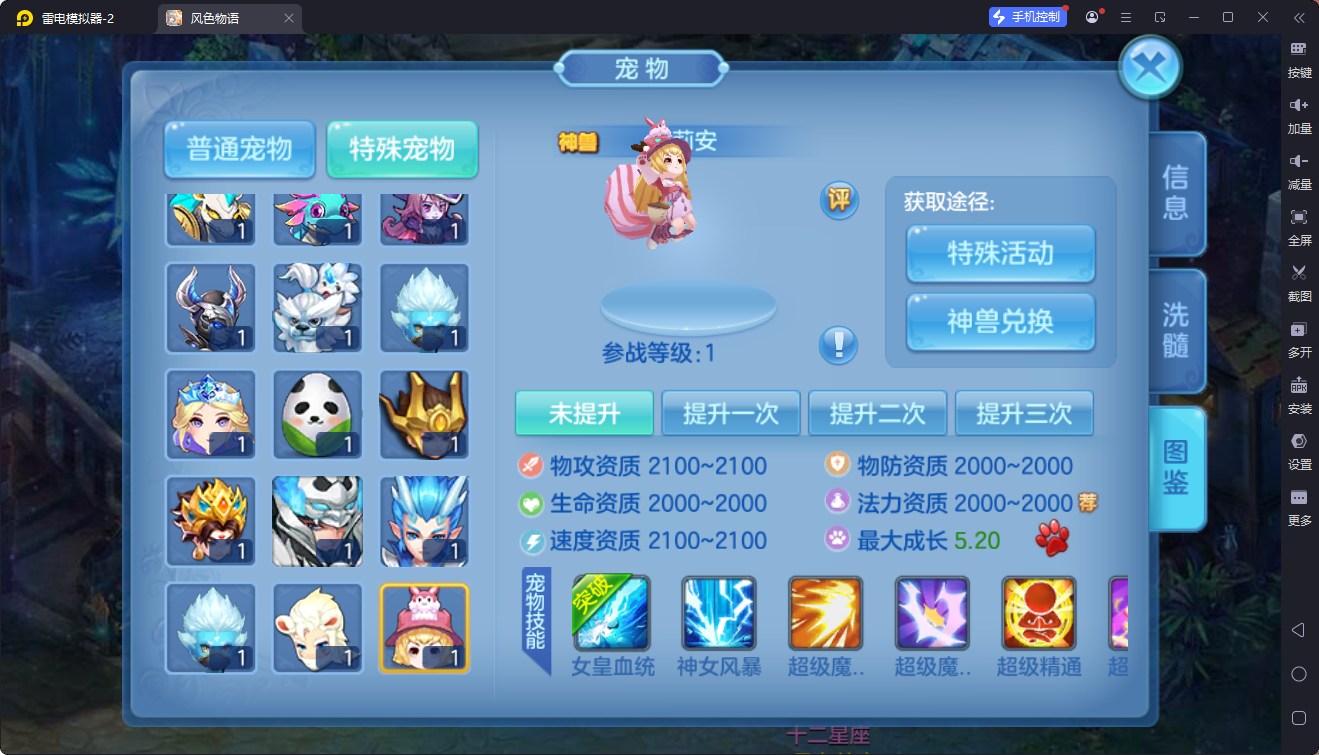Viewport: 1319px width, 755px height.
Task: Click the 评 rating badge icon
Action: [838, 200]
